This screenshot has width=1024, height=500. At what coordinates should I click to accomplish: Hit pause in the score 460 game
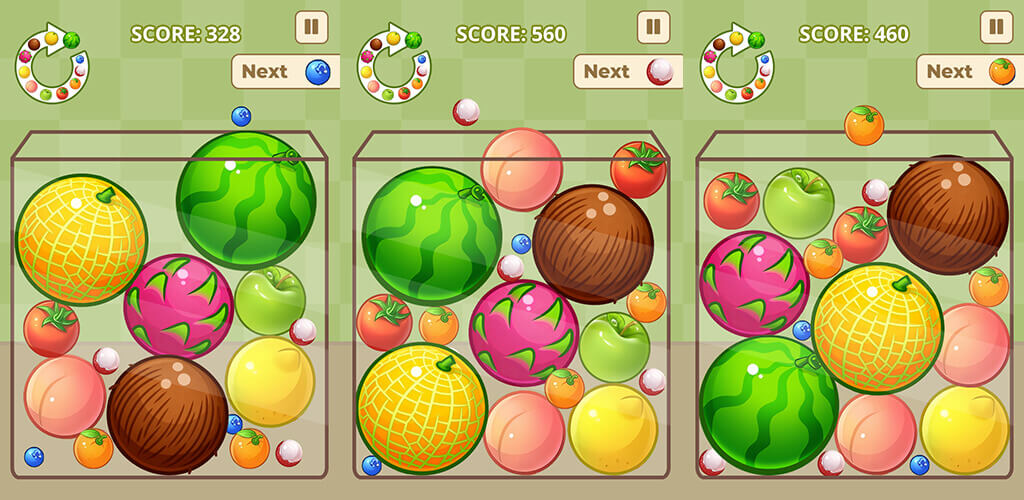(997, 27)
